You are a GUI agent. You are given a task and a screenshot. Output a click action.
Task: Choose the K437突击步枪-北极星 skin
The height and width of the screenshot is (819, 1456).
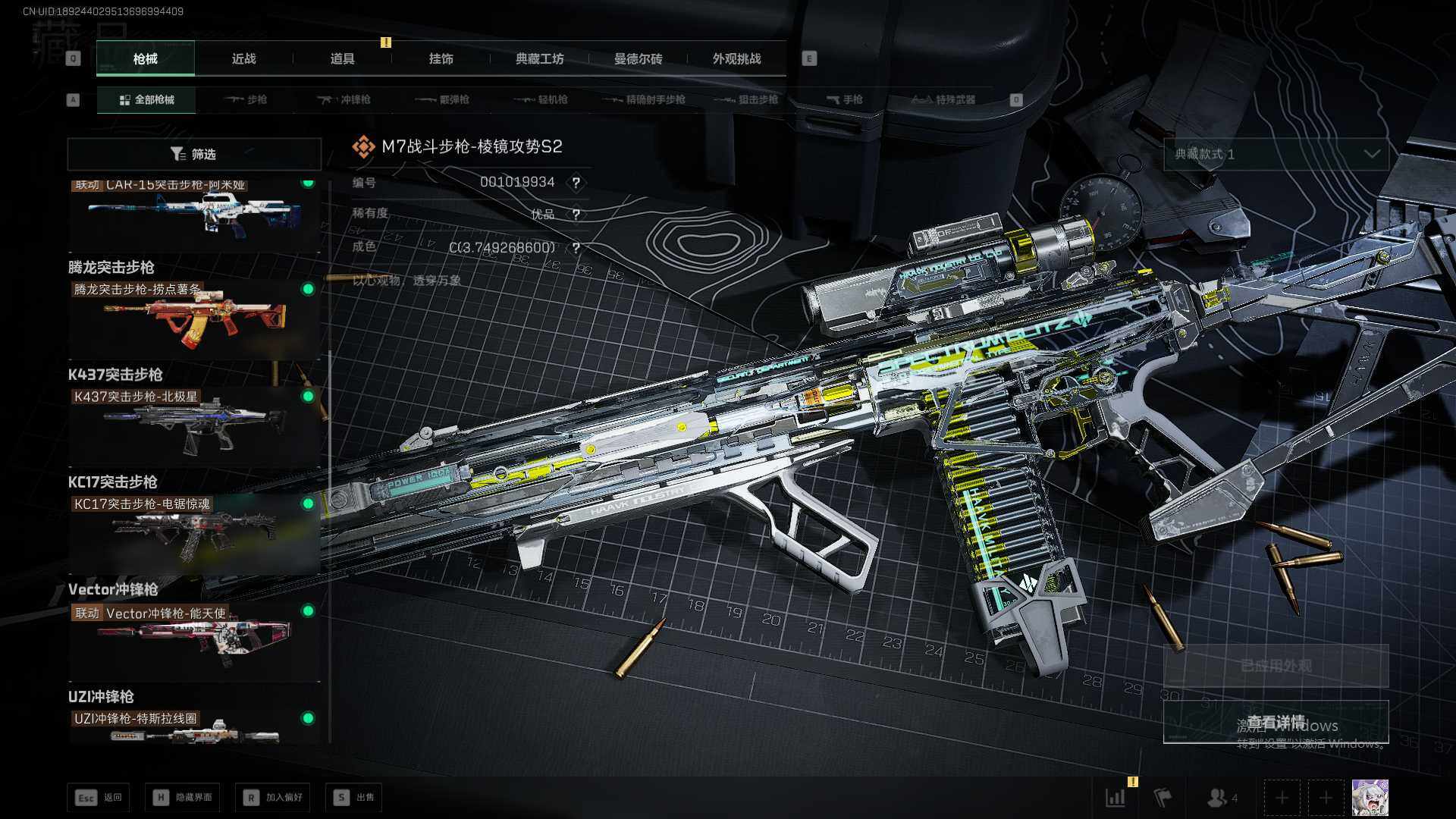point(194,425)
